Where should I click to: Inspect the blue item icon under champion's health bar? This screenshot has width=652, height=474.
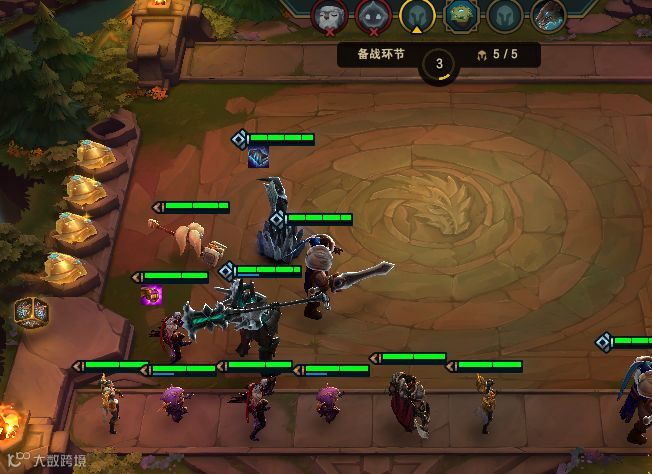click(258, 157)
